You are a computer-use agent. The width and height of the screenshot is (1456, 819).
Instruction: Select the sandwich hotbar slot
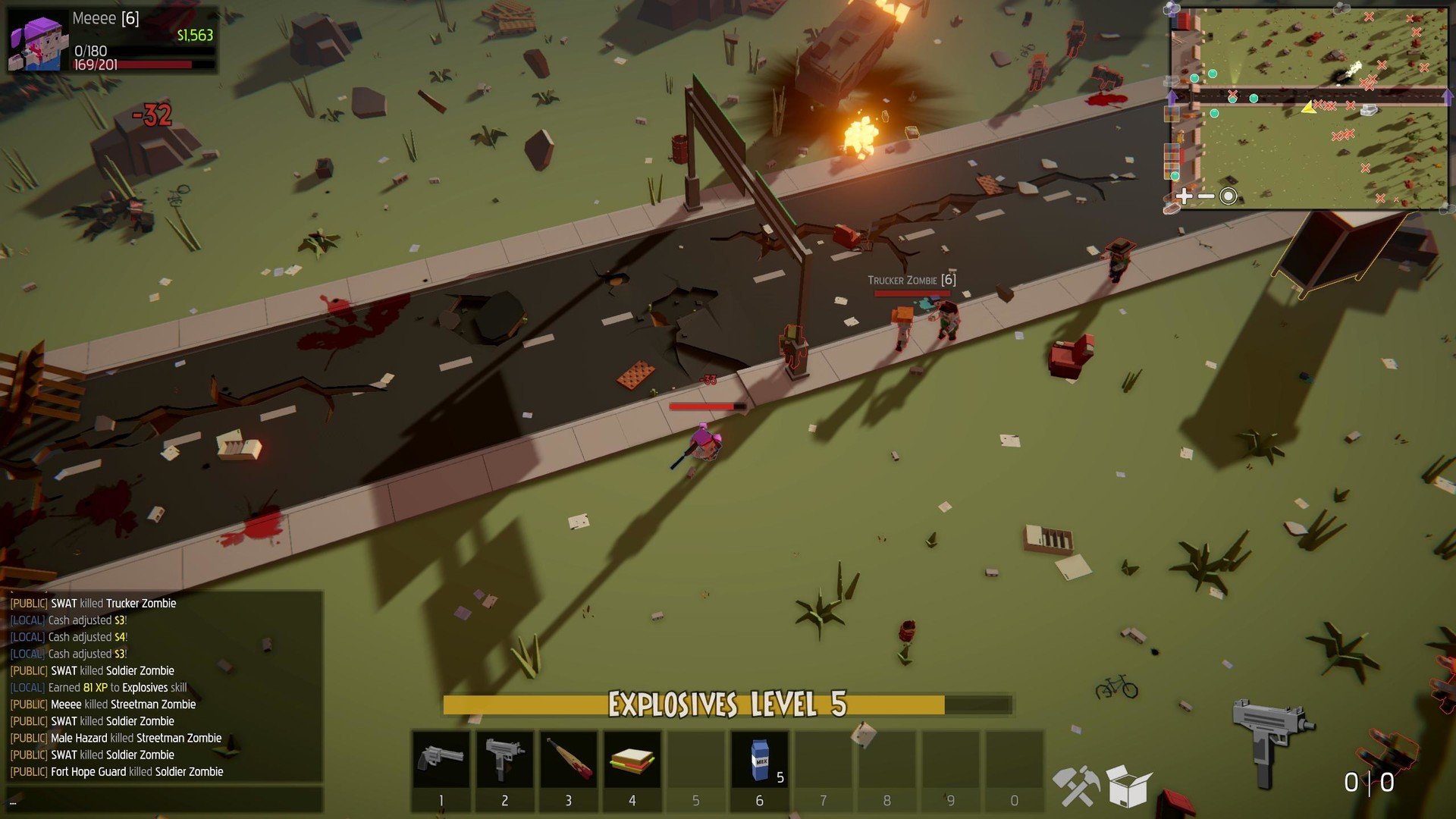(x=632, y=761)
